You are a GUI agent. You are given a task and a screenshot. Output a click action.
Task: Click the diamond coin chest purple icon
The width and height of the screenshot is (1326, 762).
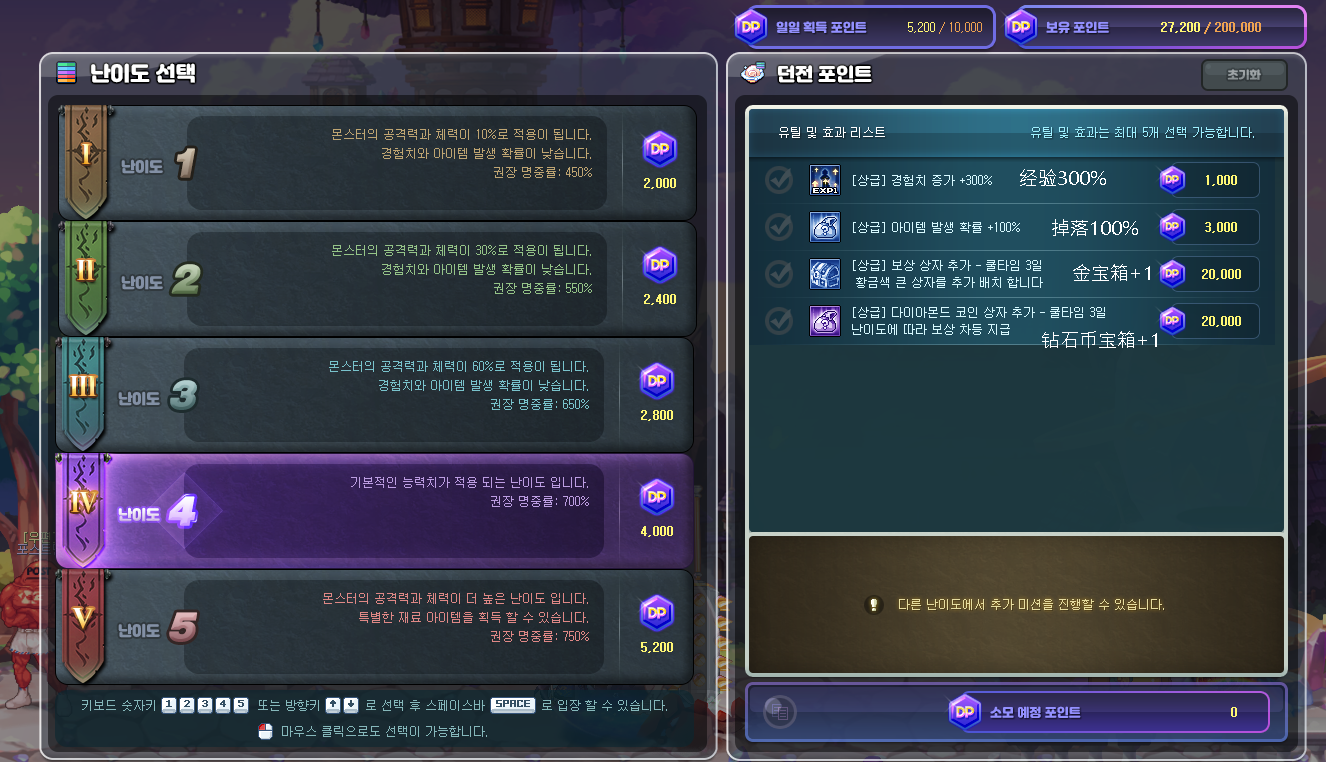point(824,321)
